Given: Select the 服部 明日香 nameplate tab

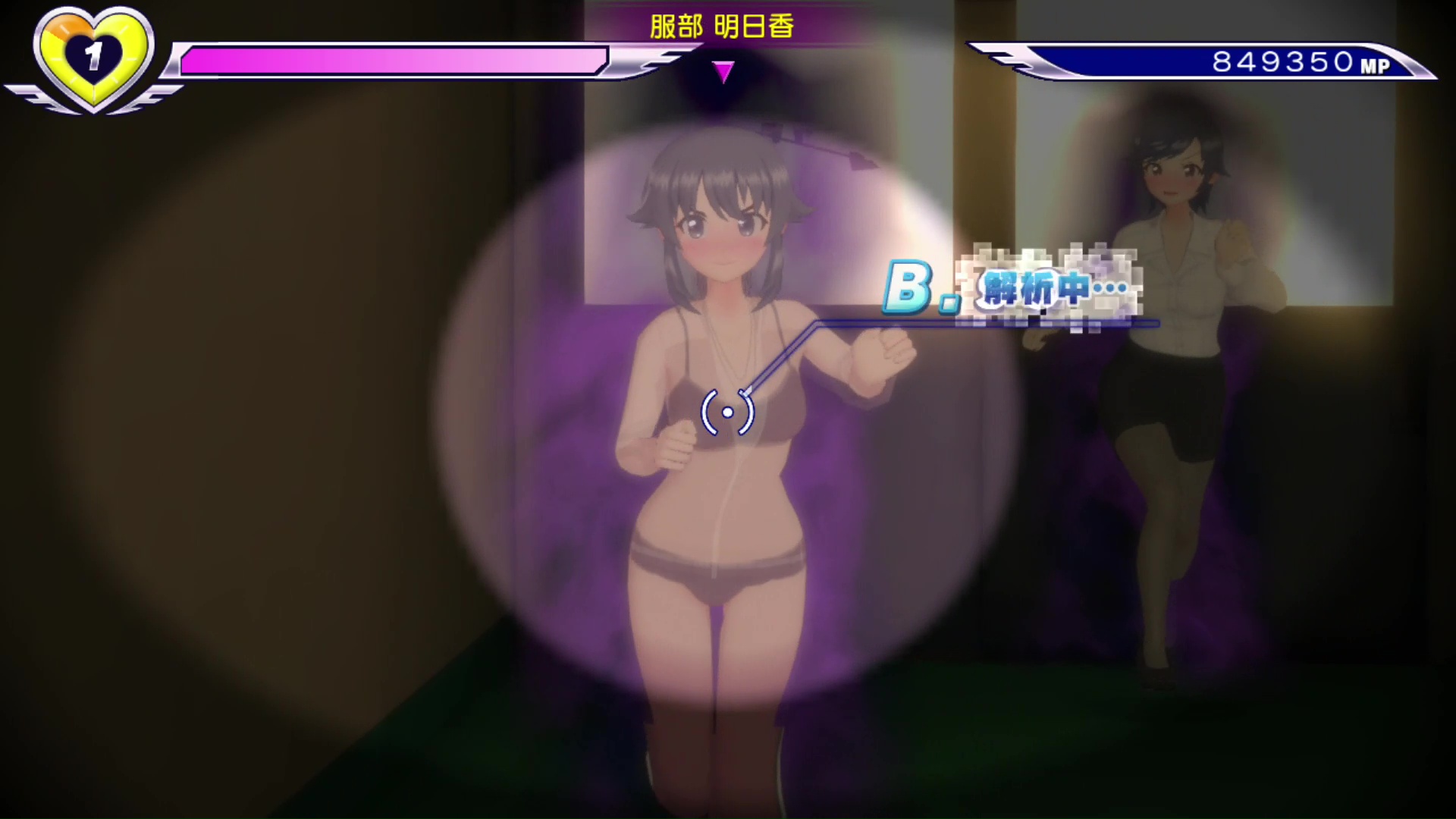Looking at the screenshot, I should coord(720,25).
